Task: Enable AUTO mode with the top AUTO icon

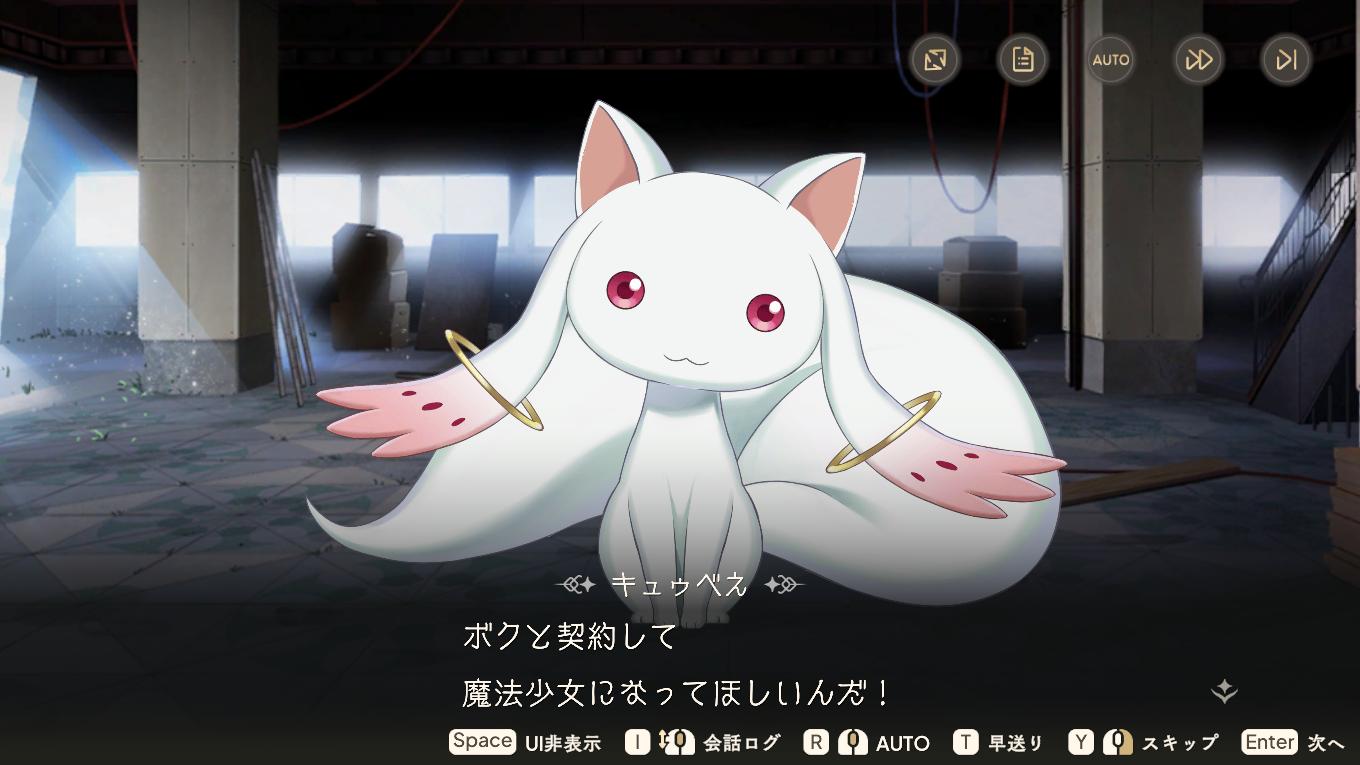Action: [x=1110, y=60]
